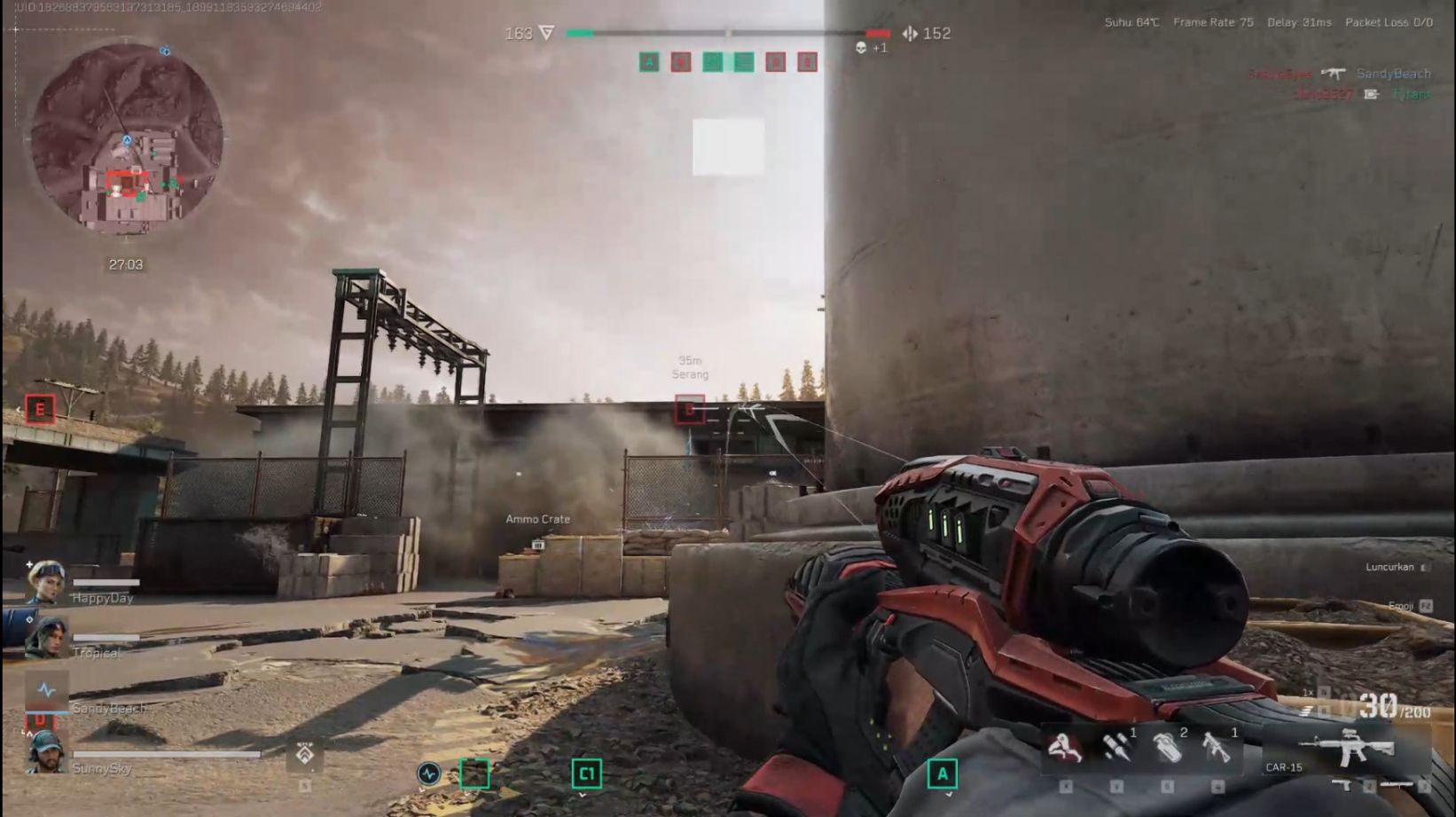Activate the red operator ability icon
1456x817 pixels.
1065,748
